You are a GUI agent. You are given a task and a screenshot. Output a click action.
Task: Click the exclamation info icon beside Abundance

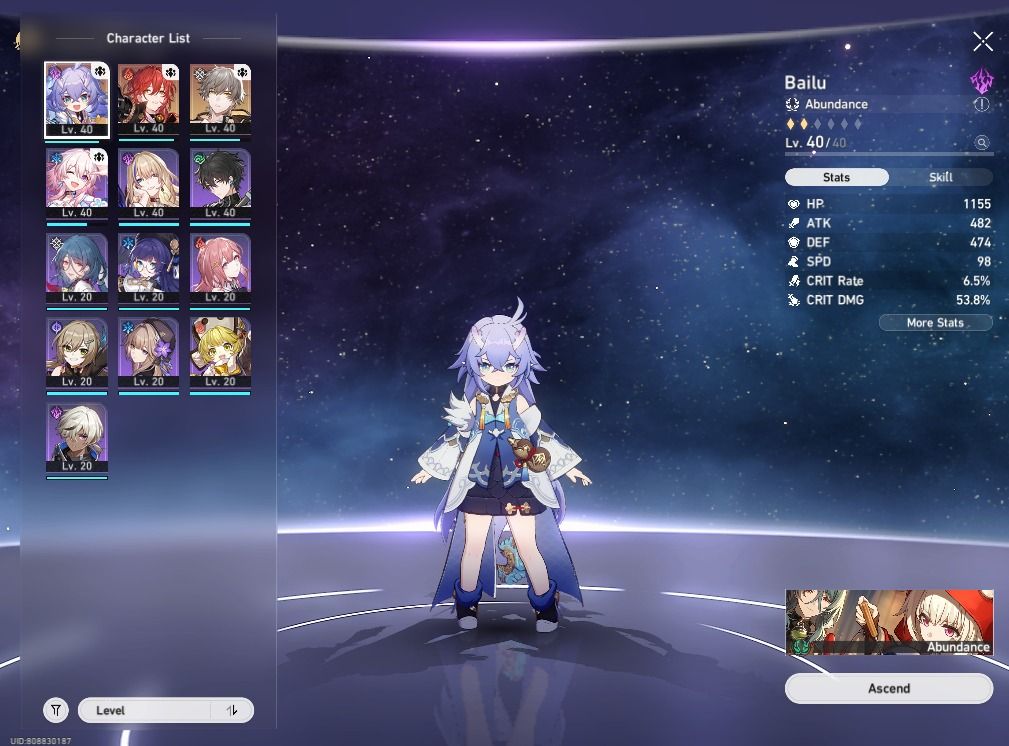(x=981, y=104)
